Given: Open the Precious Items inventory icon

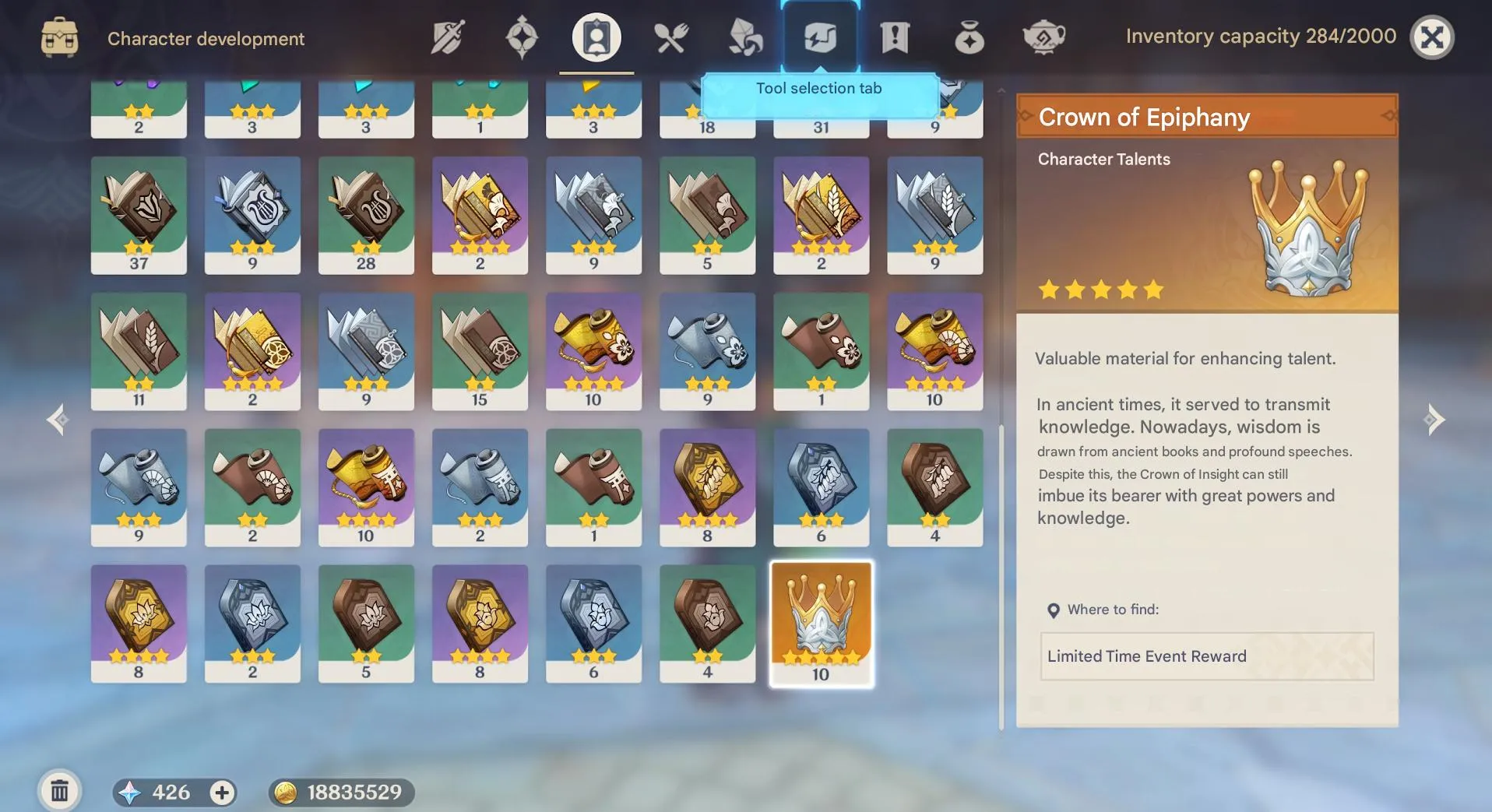Looking at the screenshot, I should point(969,37).
